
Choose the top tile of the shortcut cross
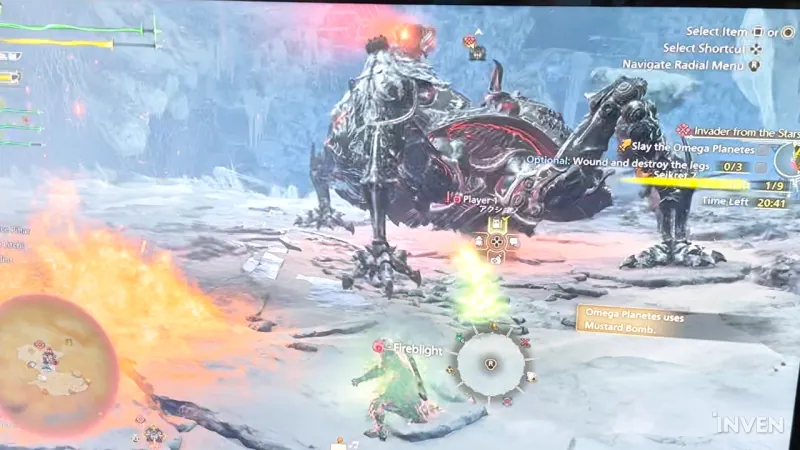[x=495, y=226]
